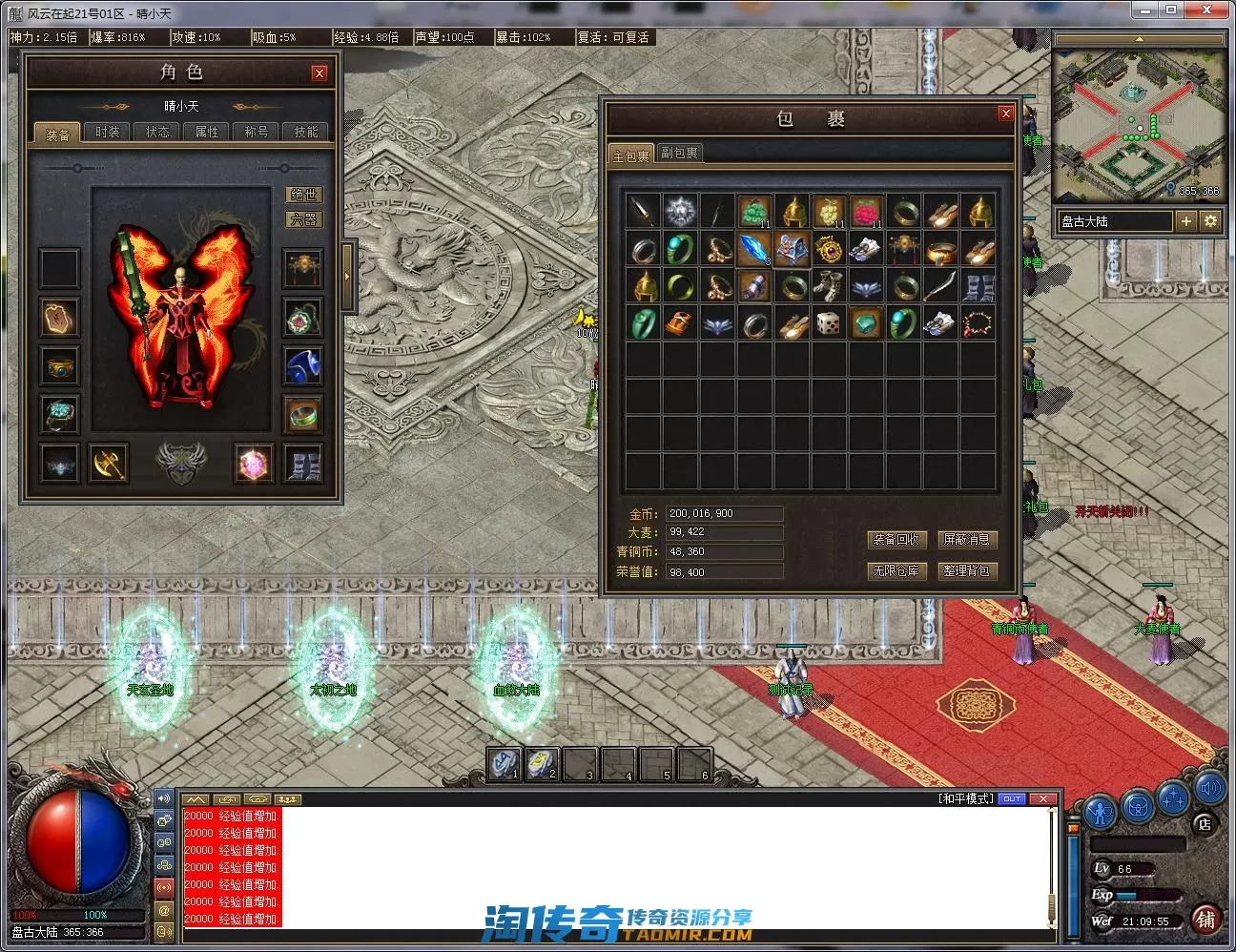The height and width of the screenshot is (952, 1236).
Task: Toggle the 屏蔽消息 button
Action: click(x=966, y=539)
